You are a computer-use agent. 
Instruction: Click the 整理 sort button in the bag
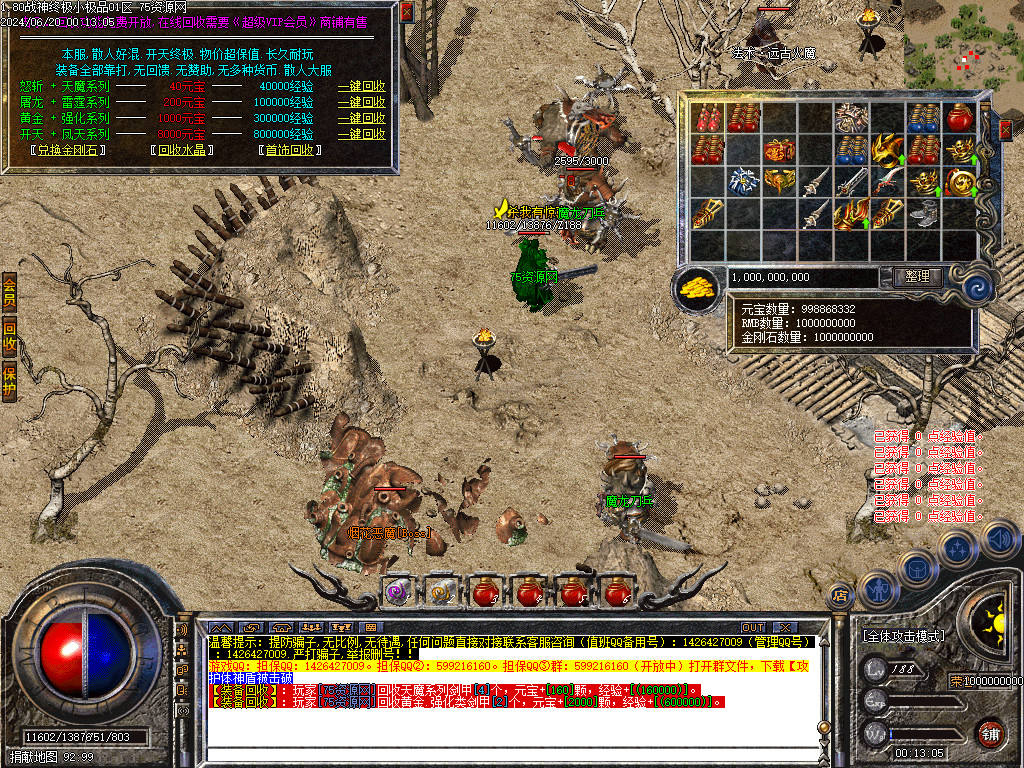(x=916, y=277)
